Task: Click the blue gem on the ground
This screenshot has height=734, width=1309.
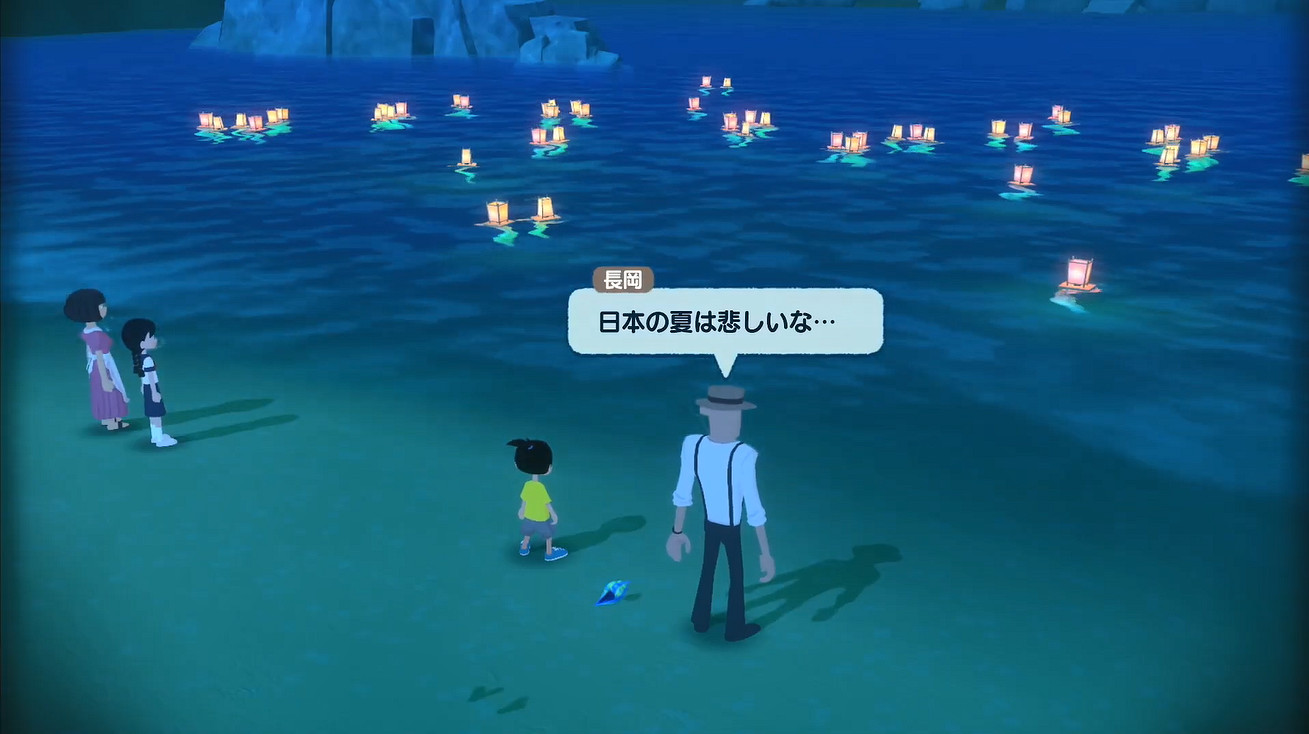Action: pos(611,592)
